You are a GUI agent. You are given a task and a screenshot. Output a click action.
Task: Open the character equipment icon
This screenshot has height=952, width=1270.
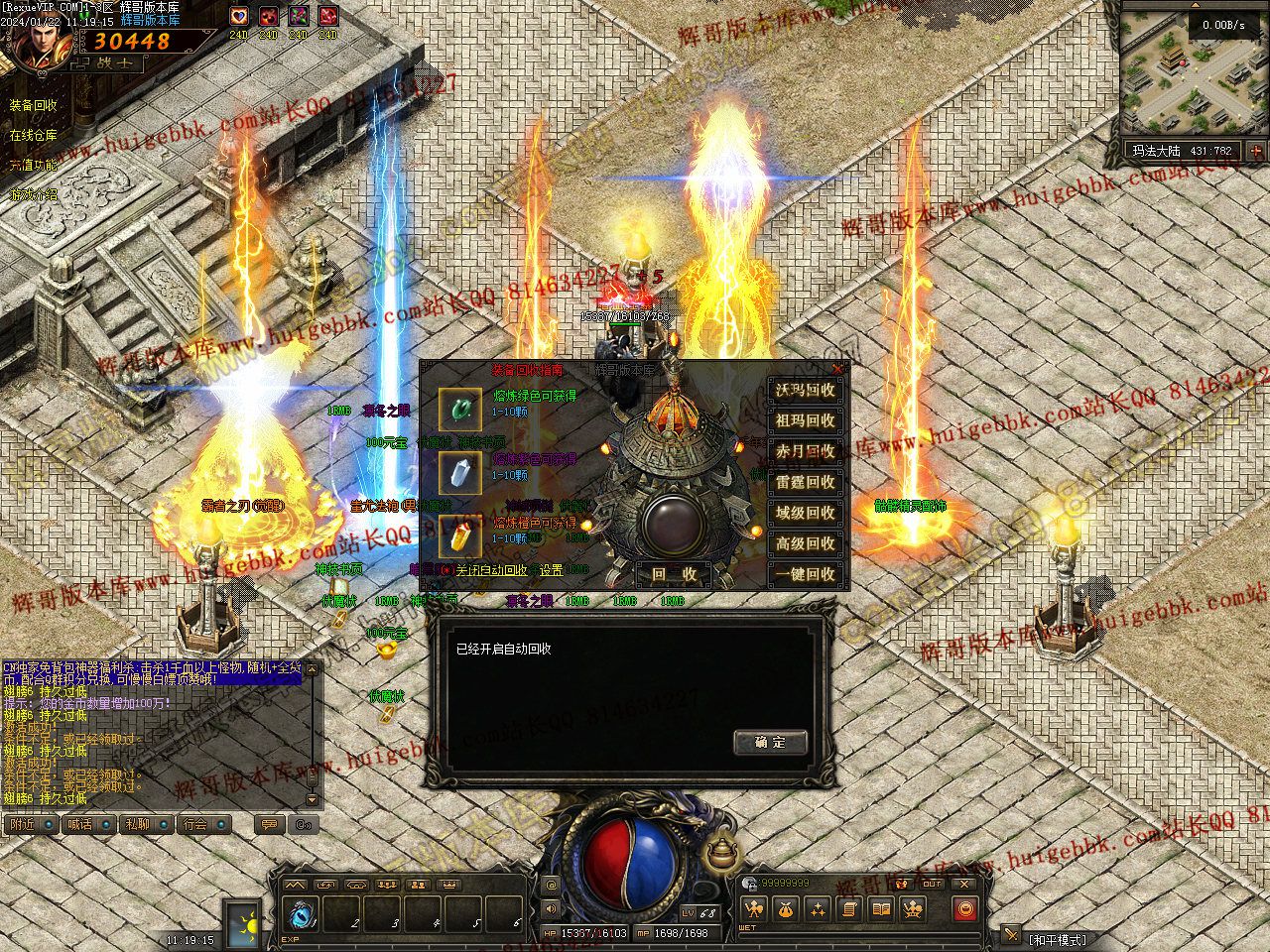(x=754, y=908)
